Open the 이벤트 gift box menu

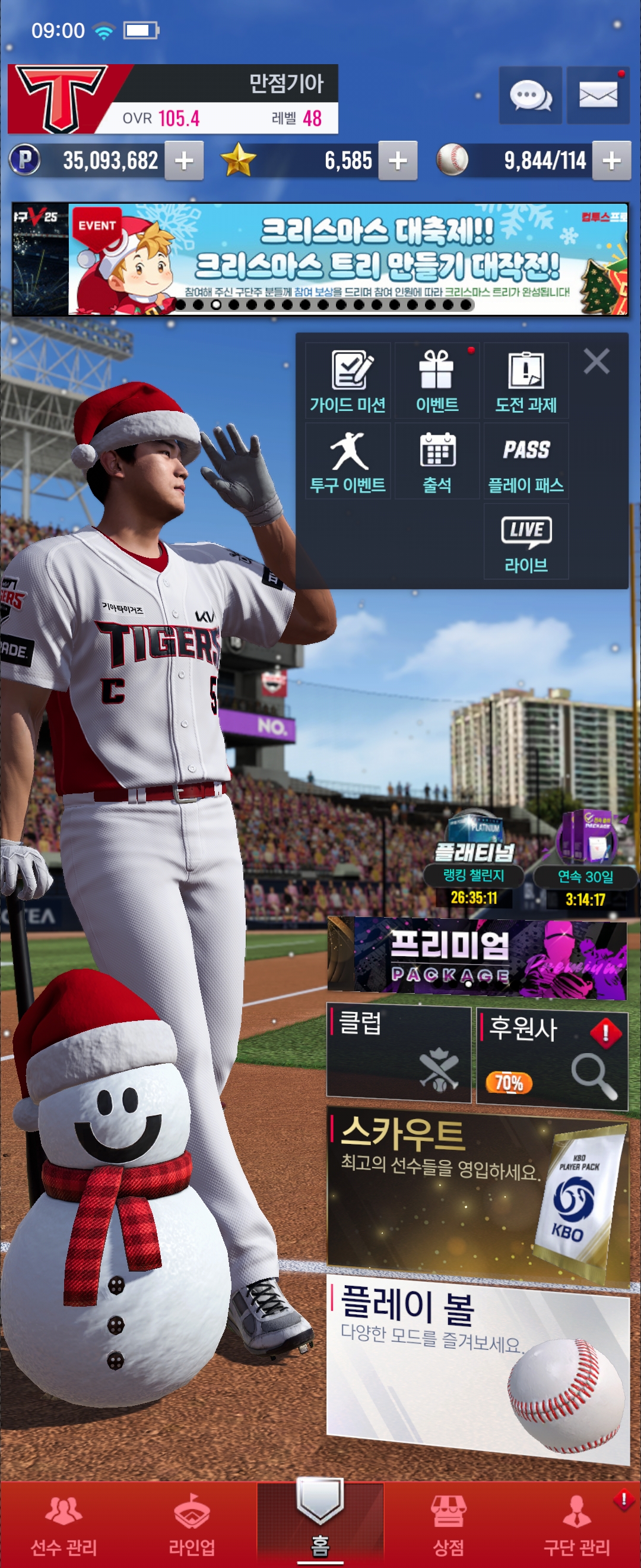click(x=437, y=381)
